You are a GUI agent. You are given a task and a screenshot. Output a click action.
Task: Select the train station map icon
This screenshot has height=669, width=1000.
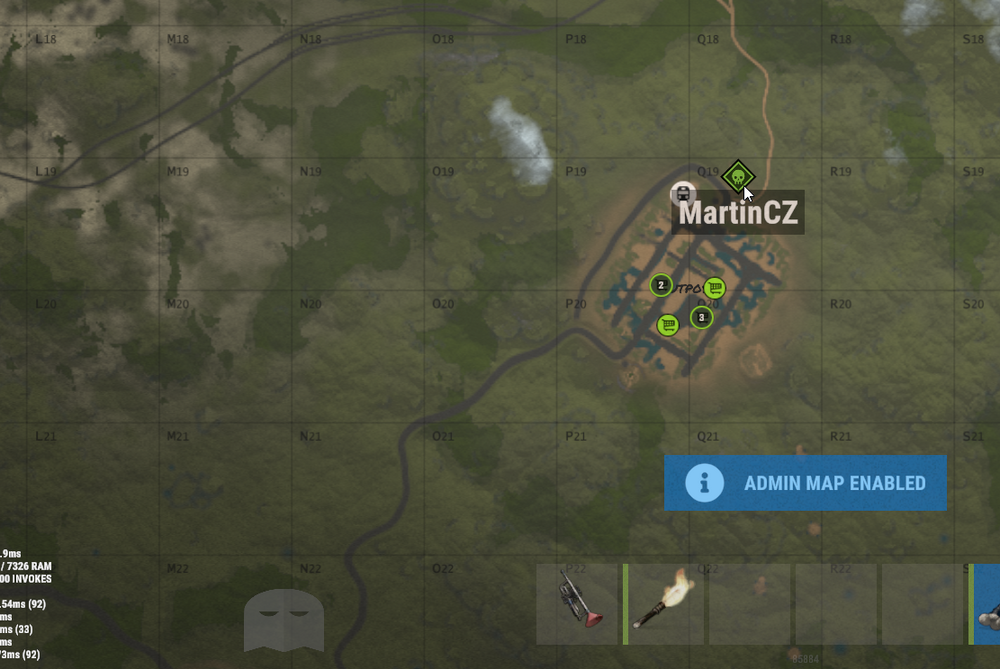683,193
